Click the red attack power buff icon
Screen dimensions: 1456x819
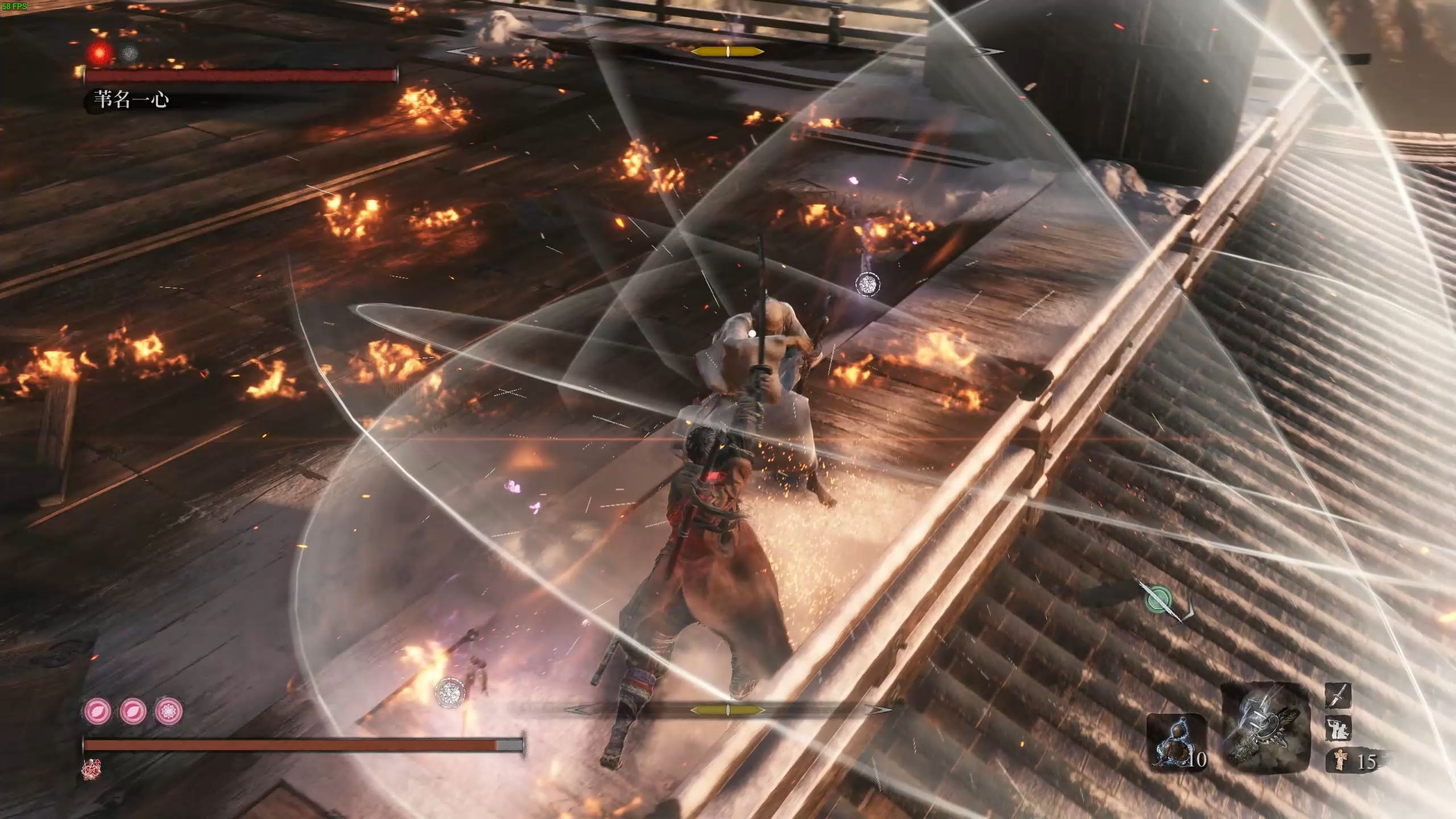coord(89,769)
